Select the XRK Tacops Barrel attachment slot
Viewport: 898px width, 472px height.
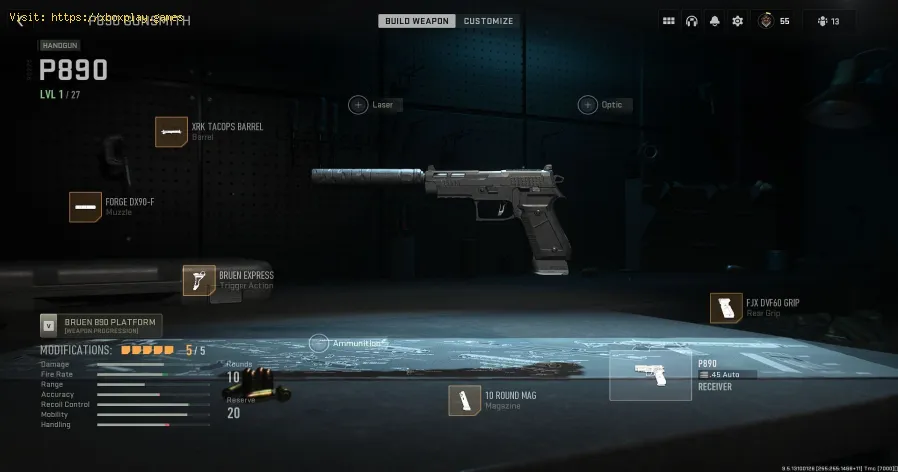[172, 131]
